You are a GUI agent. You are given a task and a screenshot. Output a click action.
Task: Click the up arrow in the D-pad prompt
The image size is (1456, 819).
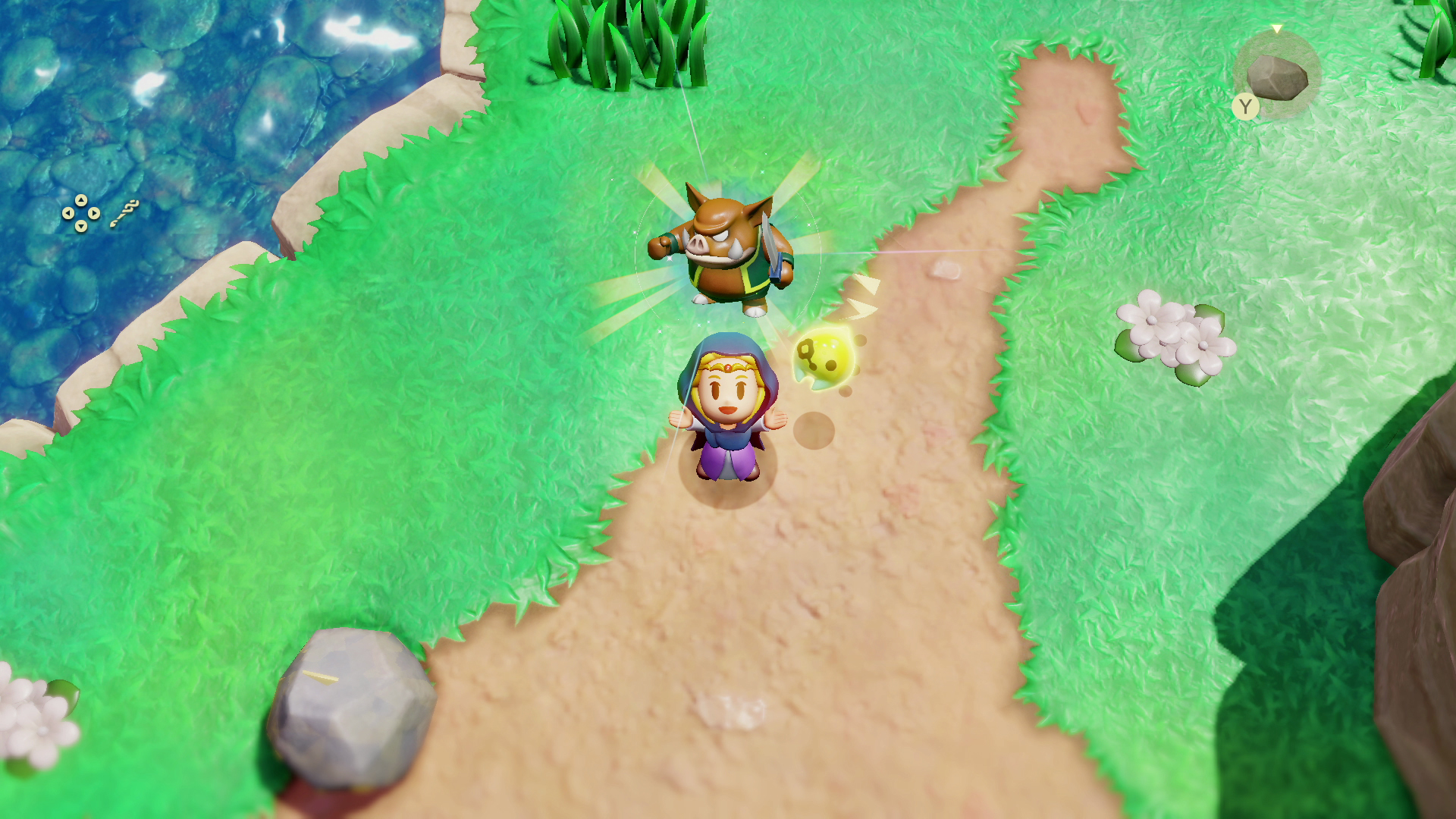[81, 199]
